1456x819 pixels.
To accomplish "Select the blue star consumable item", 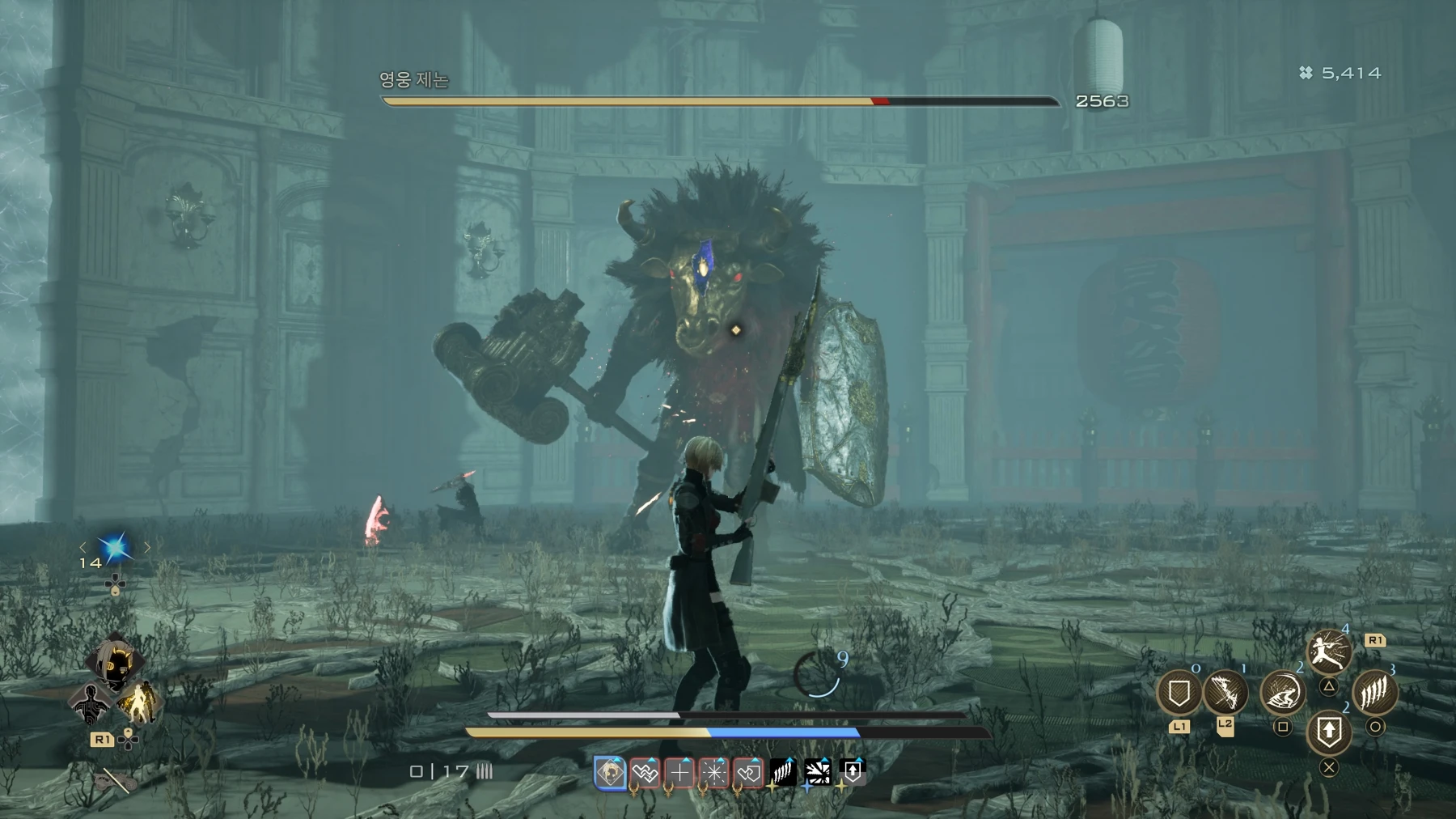I will 115,548.
